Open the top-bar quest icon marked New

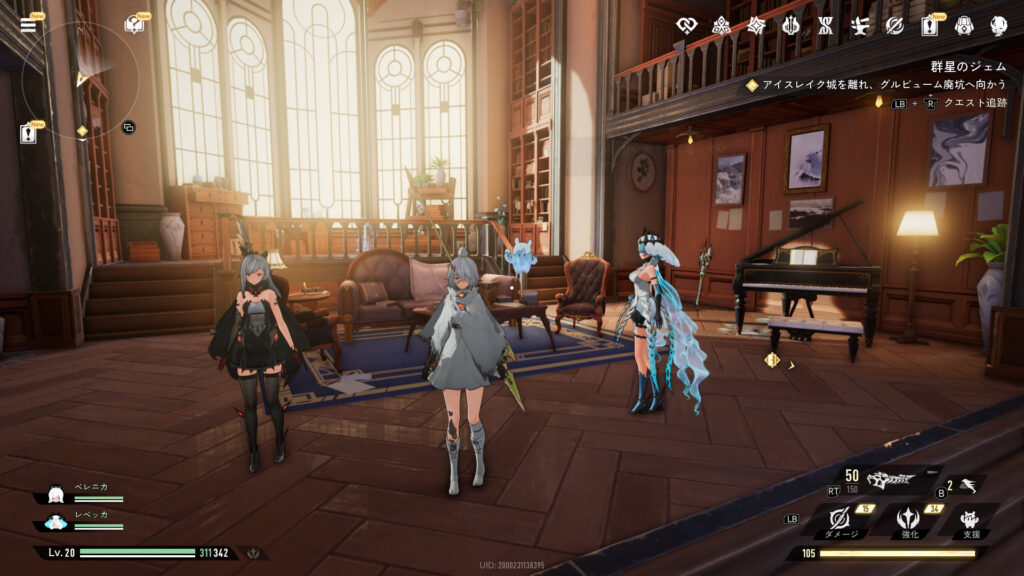point(929,25)
